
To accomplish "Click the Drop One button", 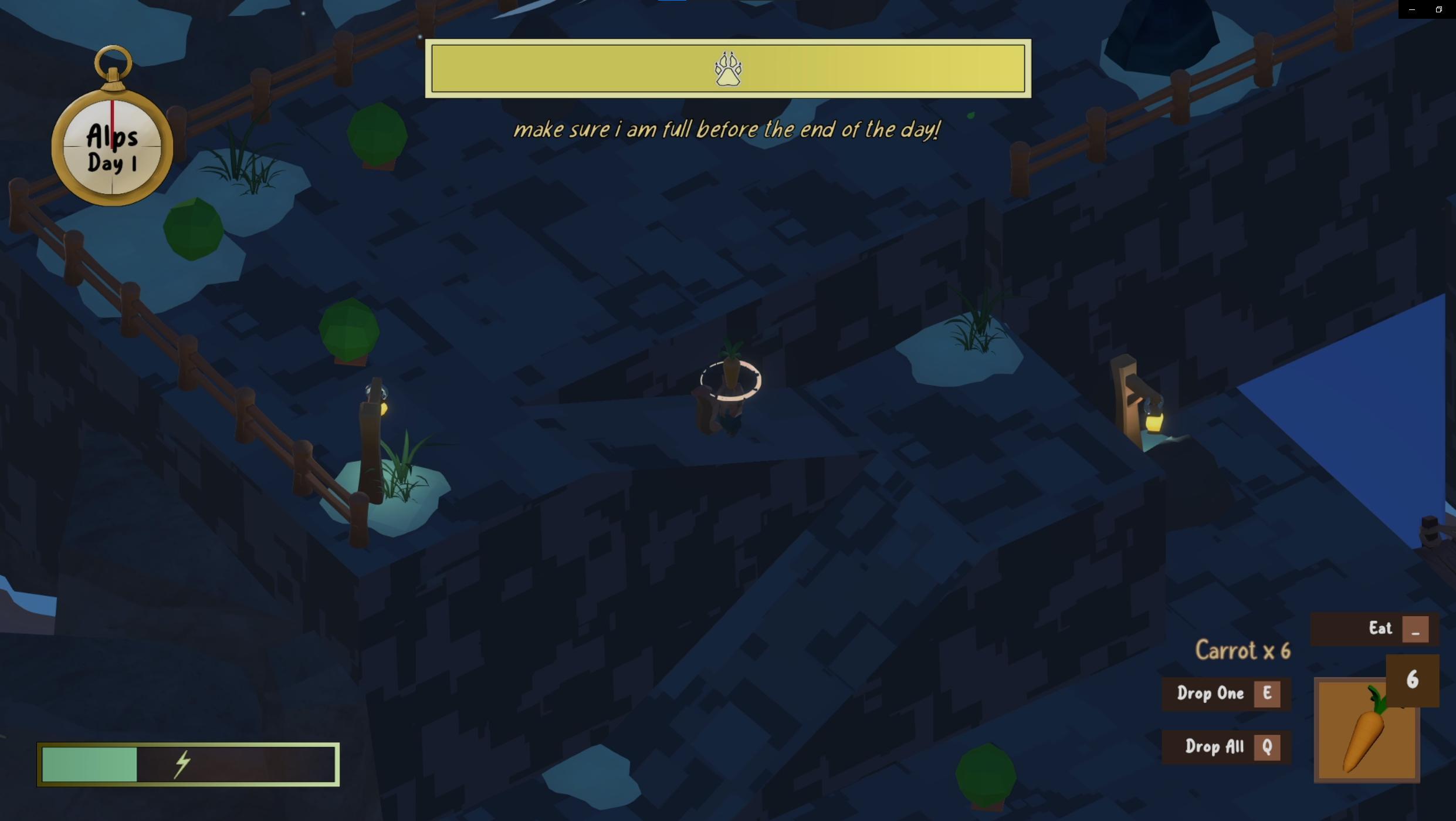I will [x=1226, y=694].
